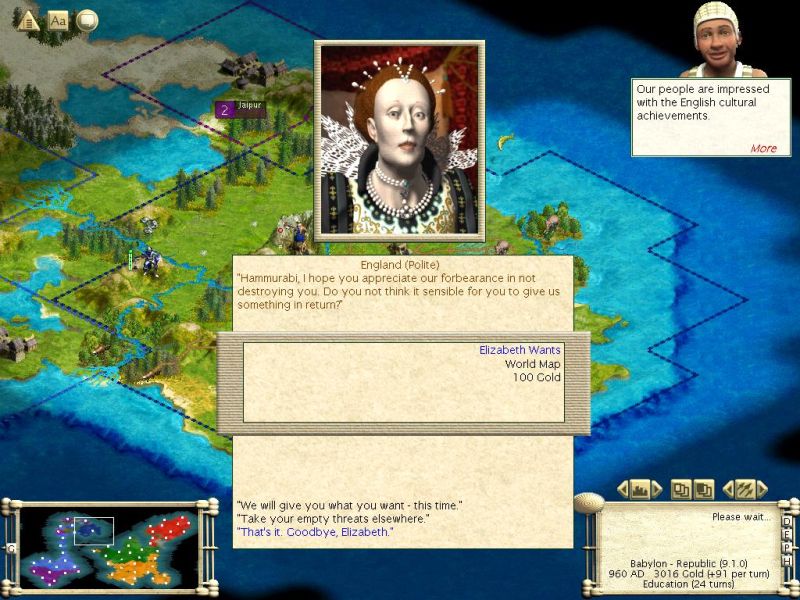The height and width of the screenshot is (600, 800).
Task: Choose "We will give you what you want" reply
Action: click(349, 504)
